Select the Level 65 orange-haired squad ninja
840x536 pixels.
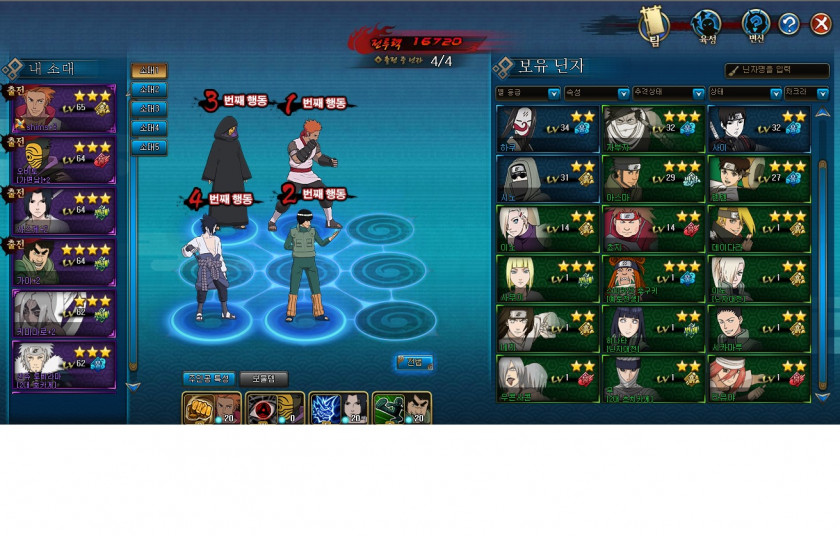pos(64,108)
